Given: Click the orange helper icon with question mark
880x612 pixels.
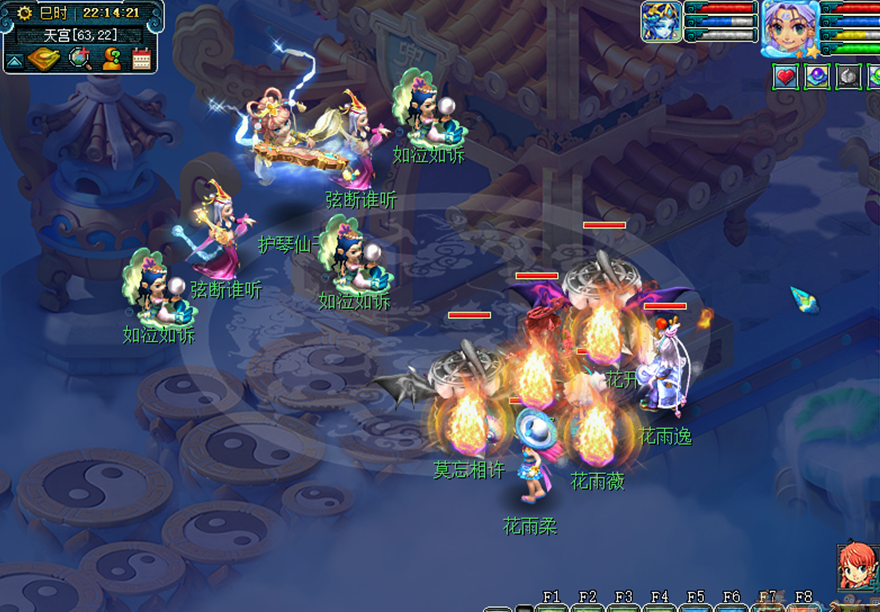Looking at the screenshot, I should (111, 59).
